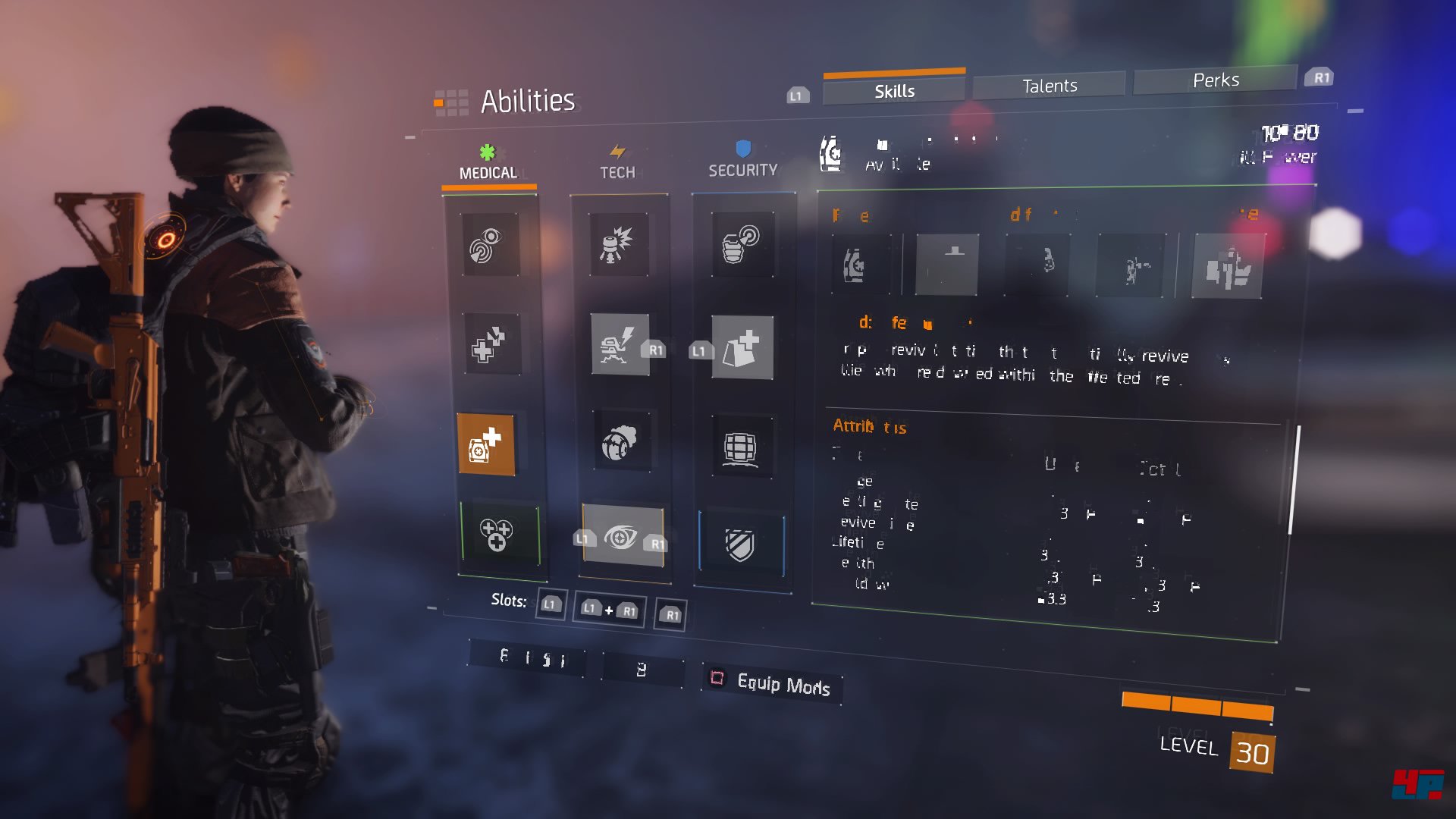
Task: Select the rightmost skill mod tile
Action: tap(1227, 267)
